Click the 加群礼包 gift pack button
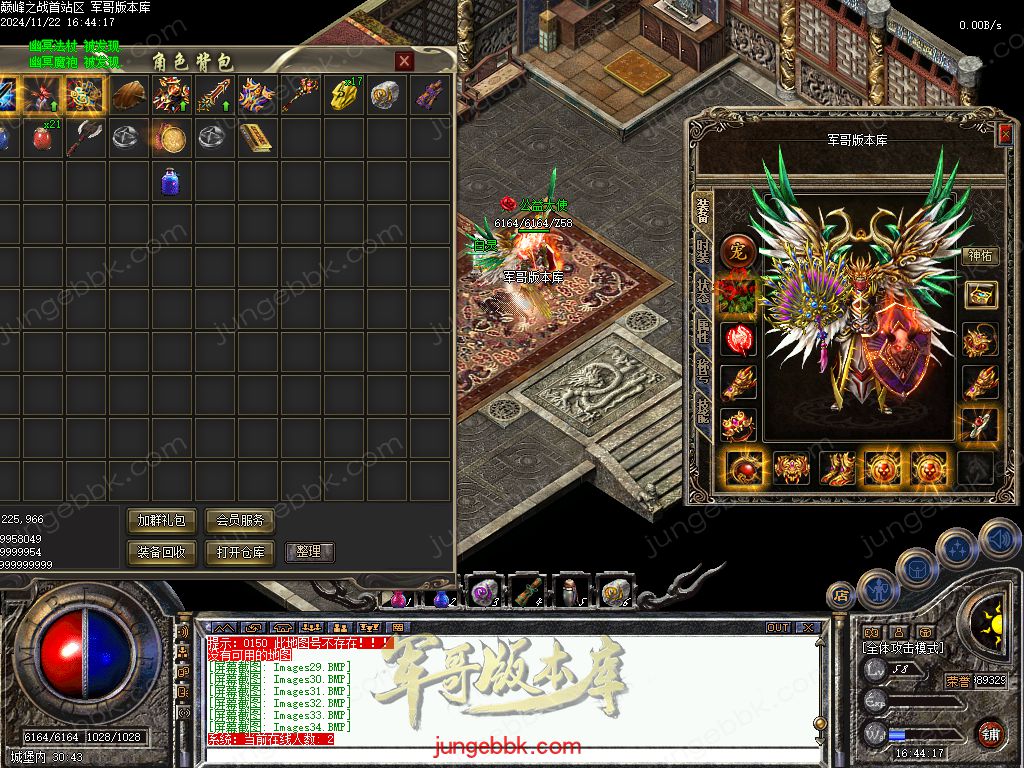 tap(161, 520)
